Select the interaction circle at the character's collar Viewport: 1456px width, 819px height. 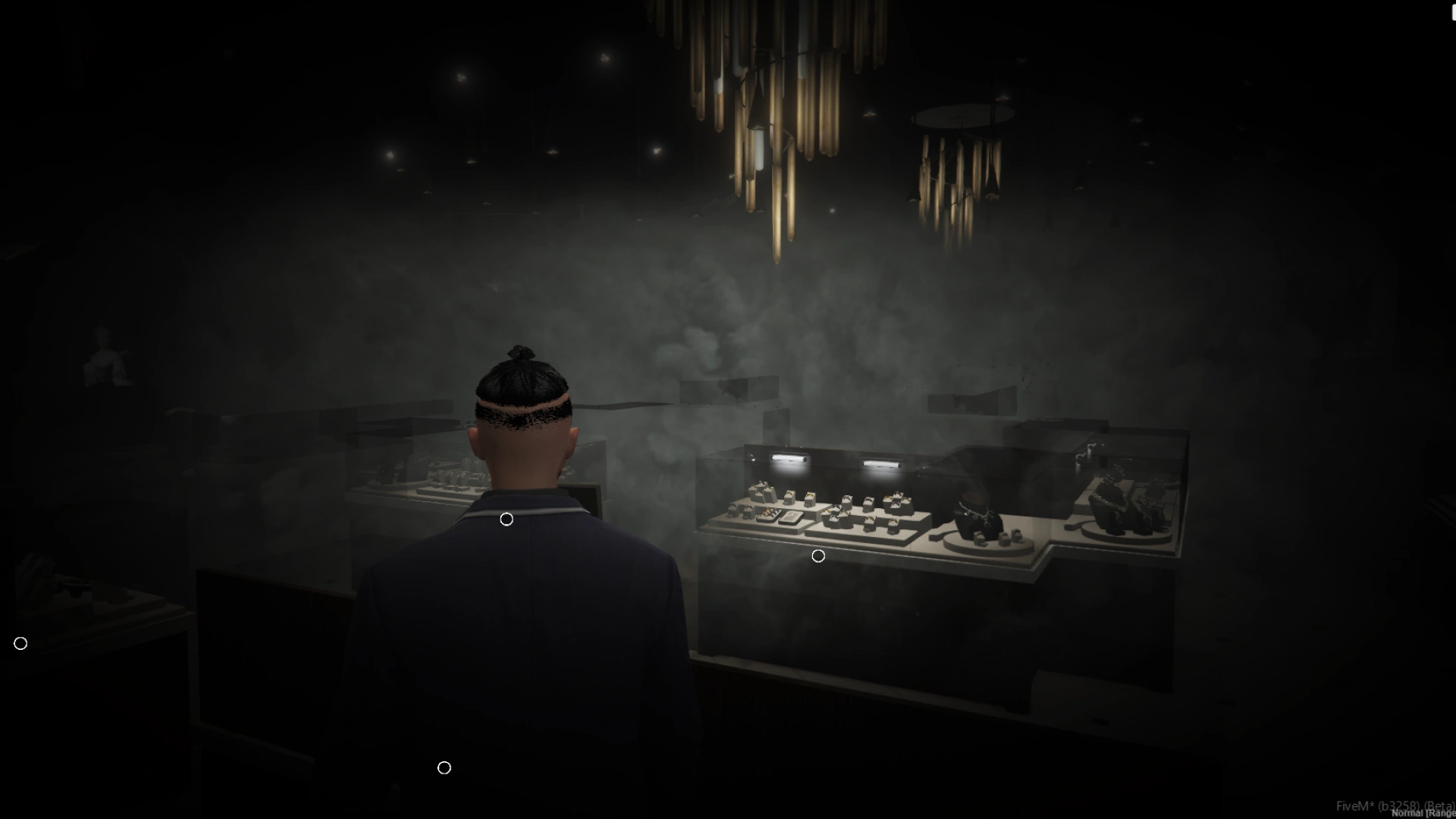(x=507, y=519)
